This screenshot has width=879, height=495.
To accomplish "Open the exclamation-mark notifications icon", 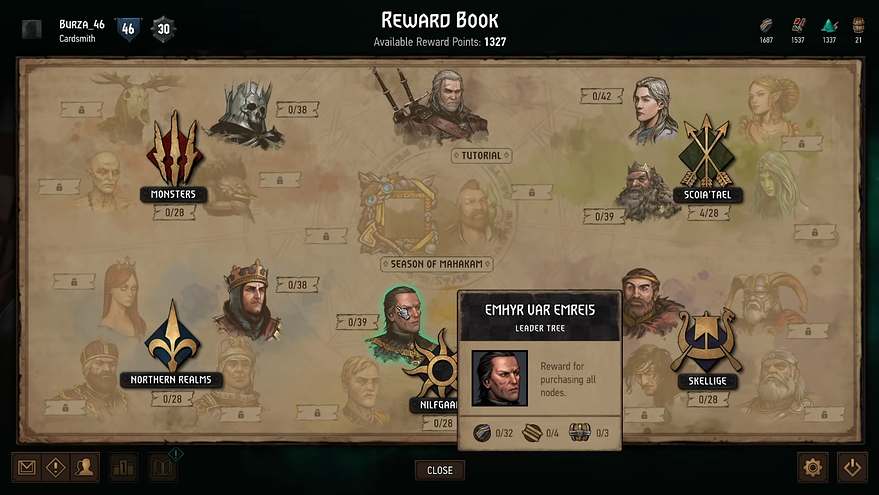I will click(x=55, y=467).
